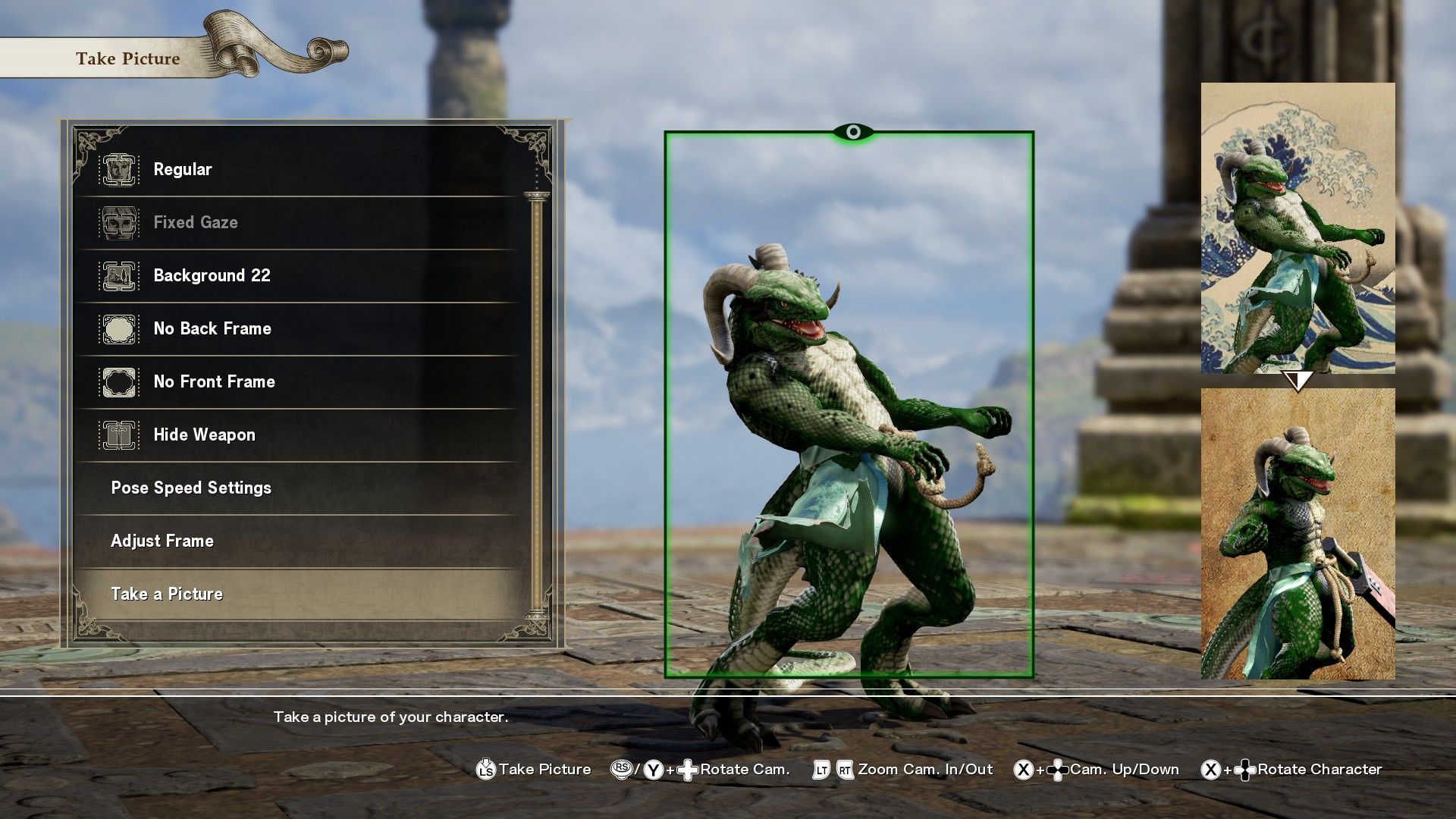Click the menu list scrollbar
Screen dimensions: 1456x819
click(538, 402)
